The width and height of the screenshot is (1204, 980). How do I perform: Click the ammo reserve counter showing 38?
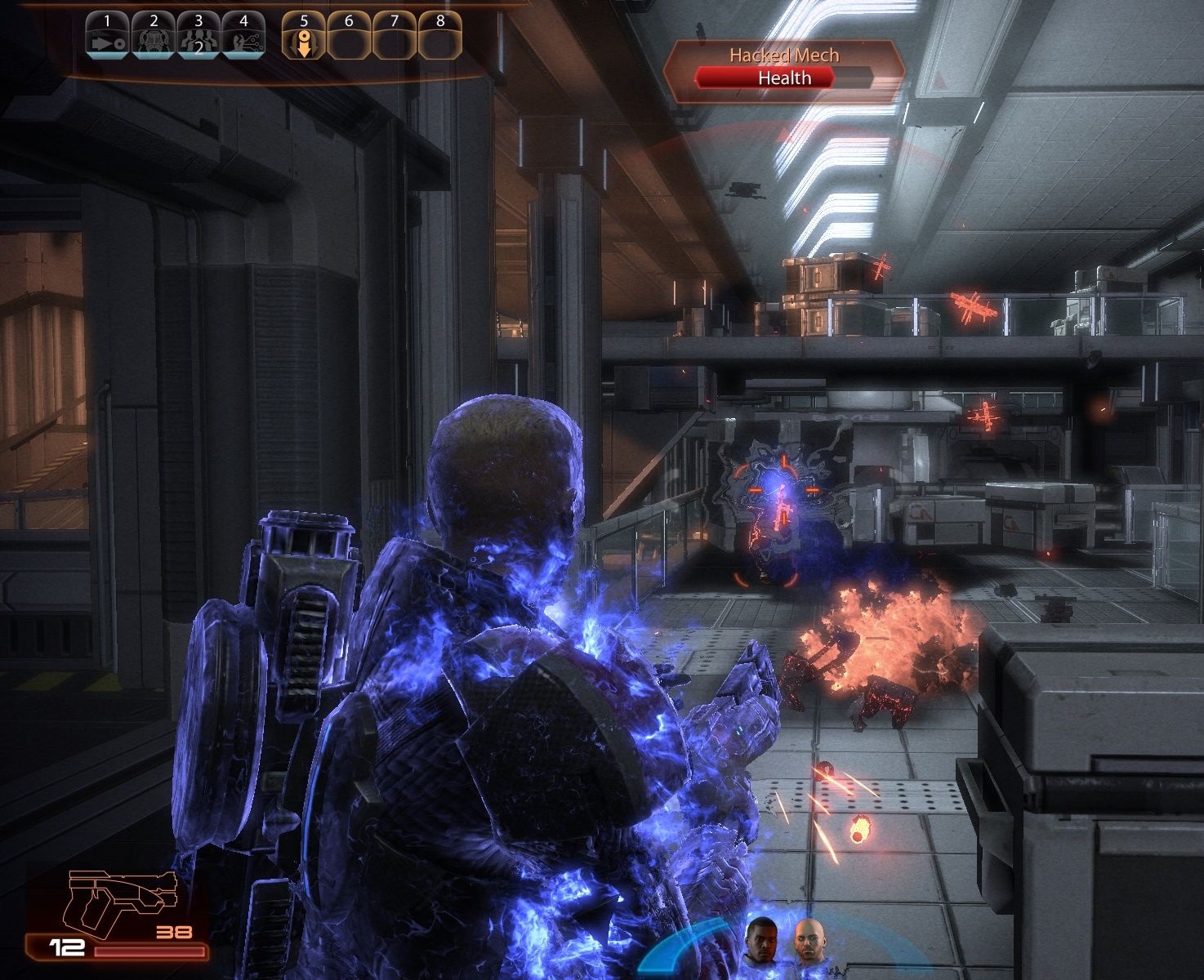pos(174,930)
